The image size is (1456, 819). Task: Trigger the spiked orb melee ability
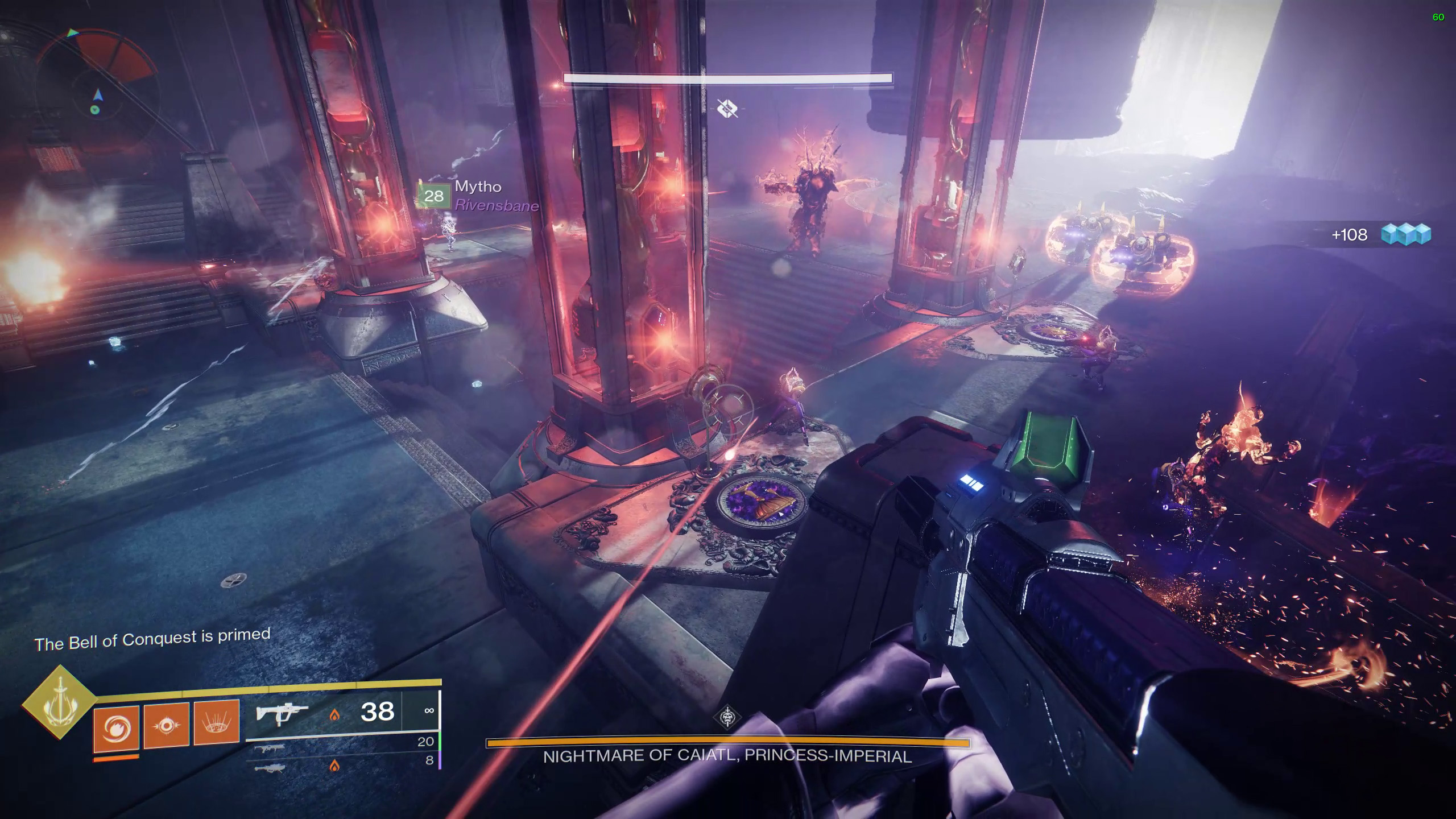point(166,725)
